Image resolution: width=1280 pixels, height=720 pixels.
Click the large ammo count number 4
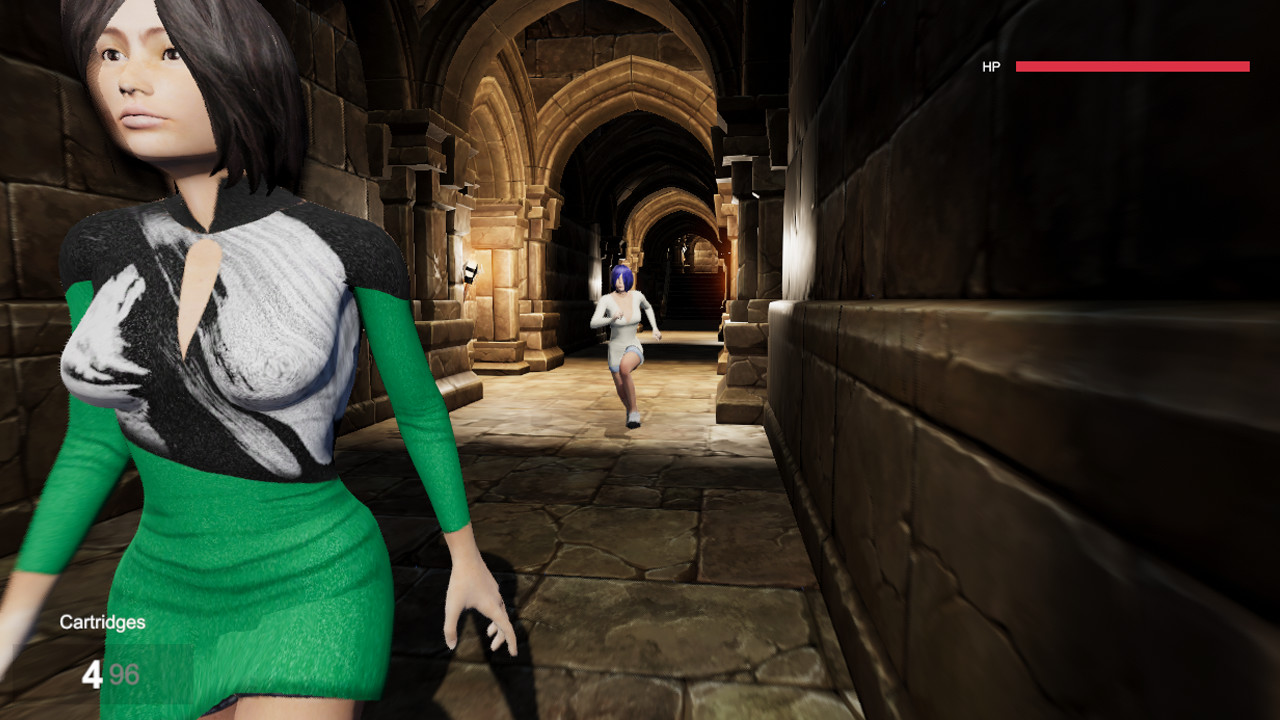95,675
